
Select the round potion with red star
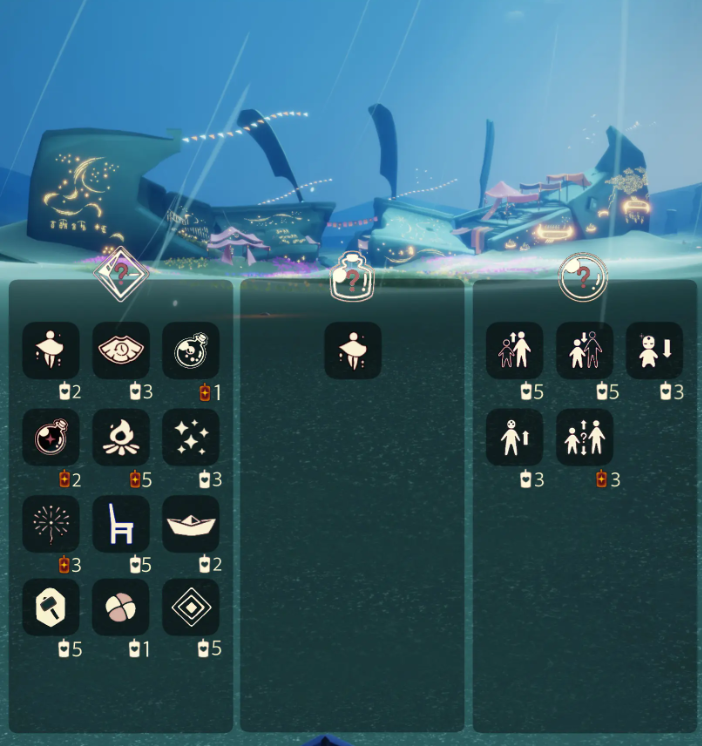coord(51,437)
